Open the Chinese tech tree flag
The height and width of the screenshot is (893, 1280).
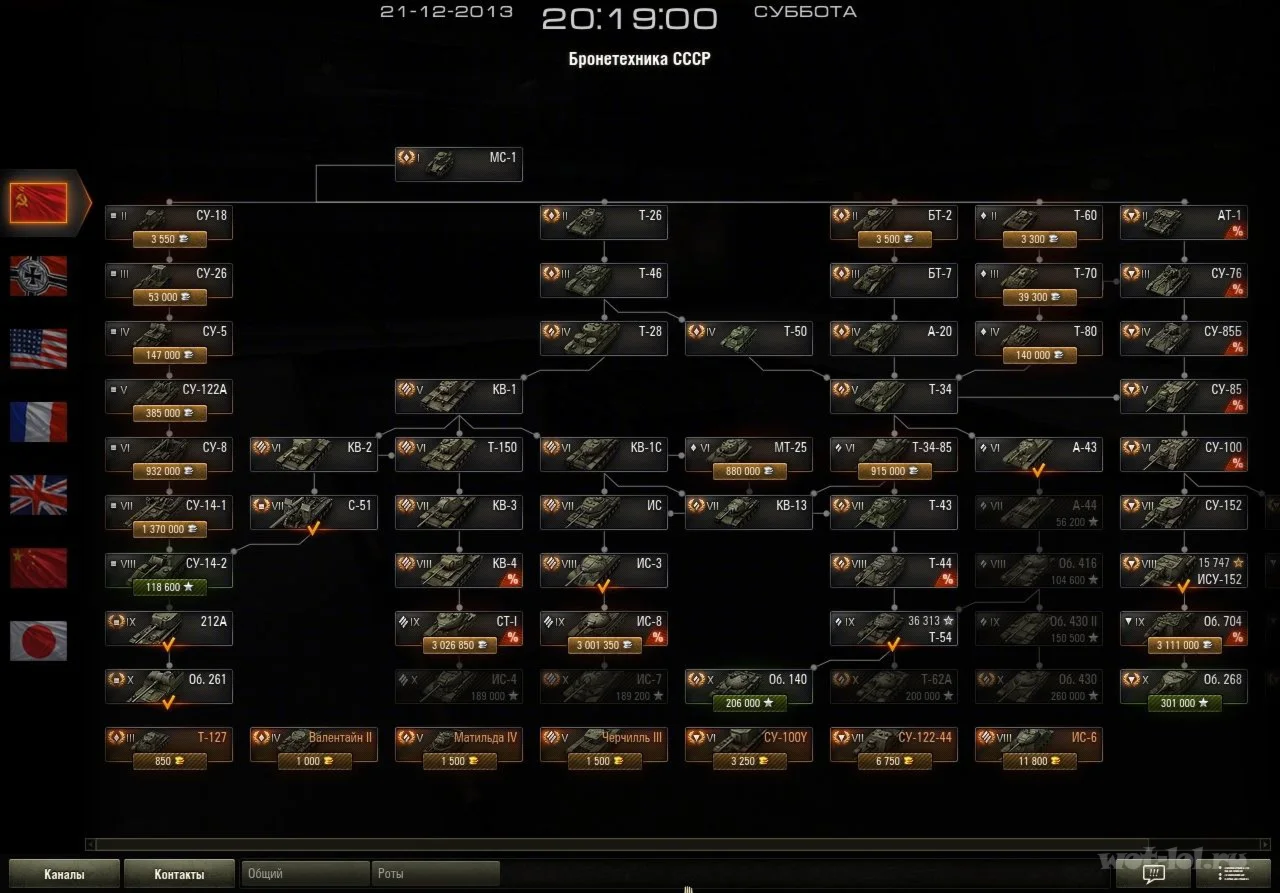coord(38,568)
